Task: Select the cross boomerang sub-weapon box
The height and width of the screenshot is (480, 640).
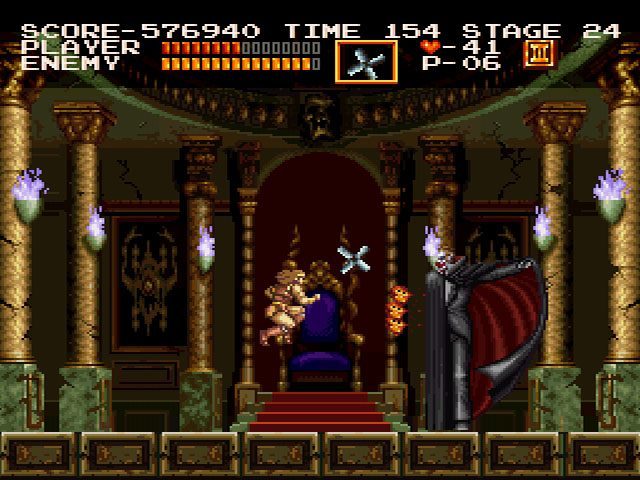Action: tap(366, 61)
